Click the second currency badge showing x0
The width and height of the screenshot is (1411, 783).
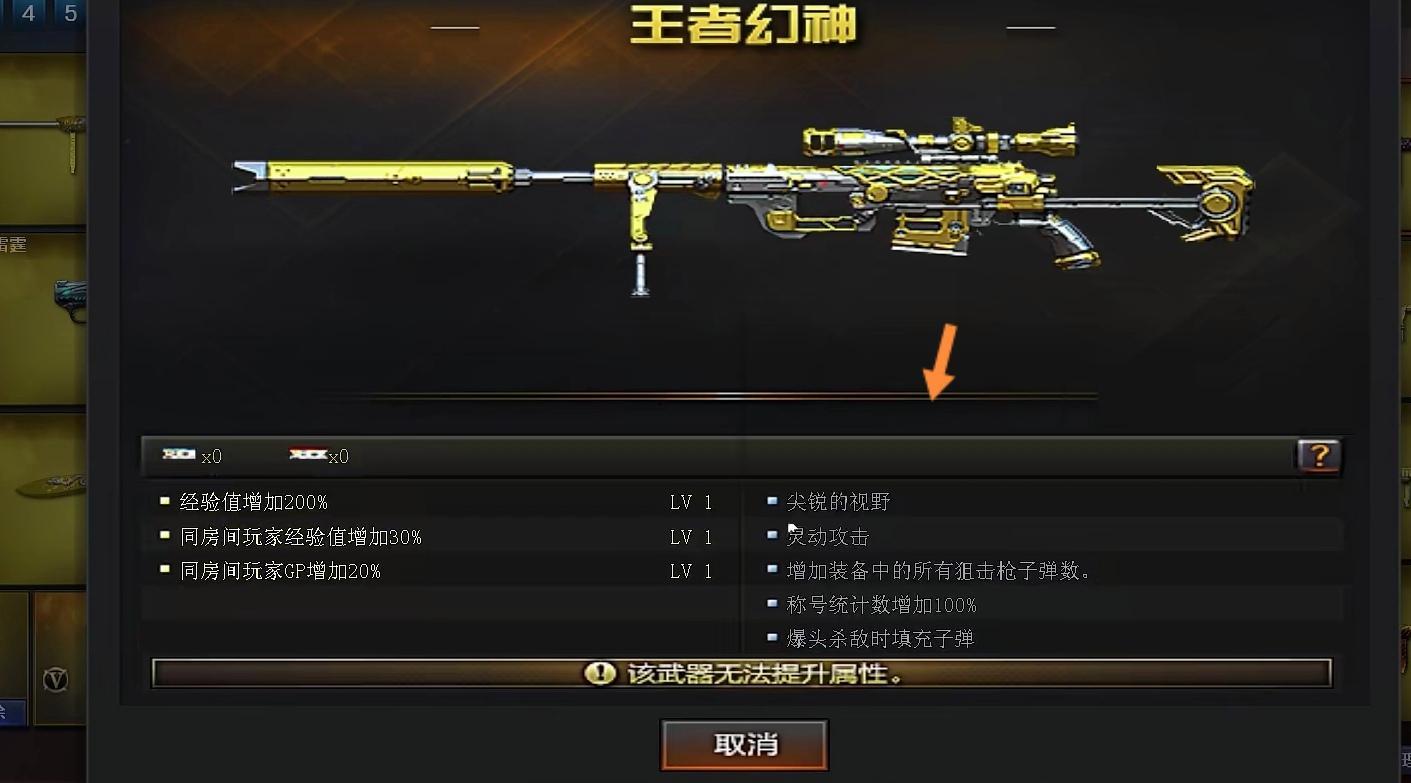click(x=323, y=457)
